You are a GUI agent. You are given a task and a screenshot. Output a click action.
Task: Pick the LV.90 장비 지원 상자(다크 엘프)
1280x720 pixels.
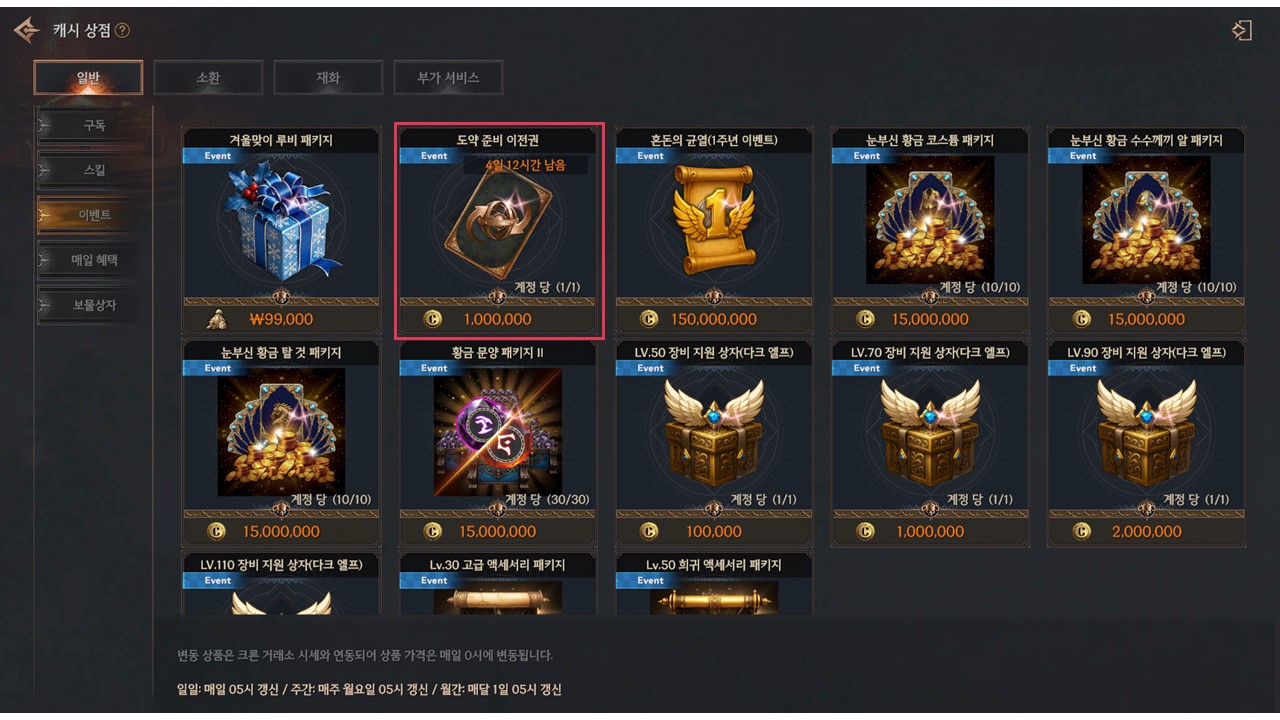pos(1146,437)
